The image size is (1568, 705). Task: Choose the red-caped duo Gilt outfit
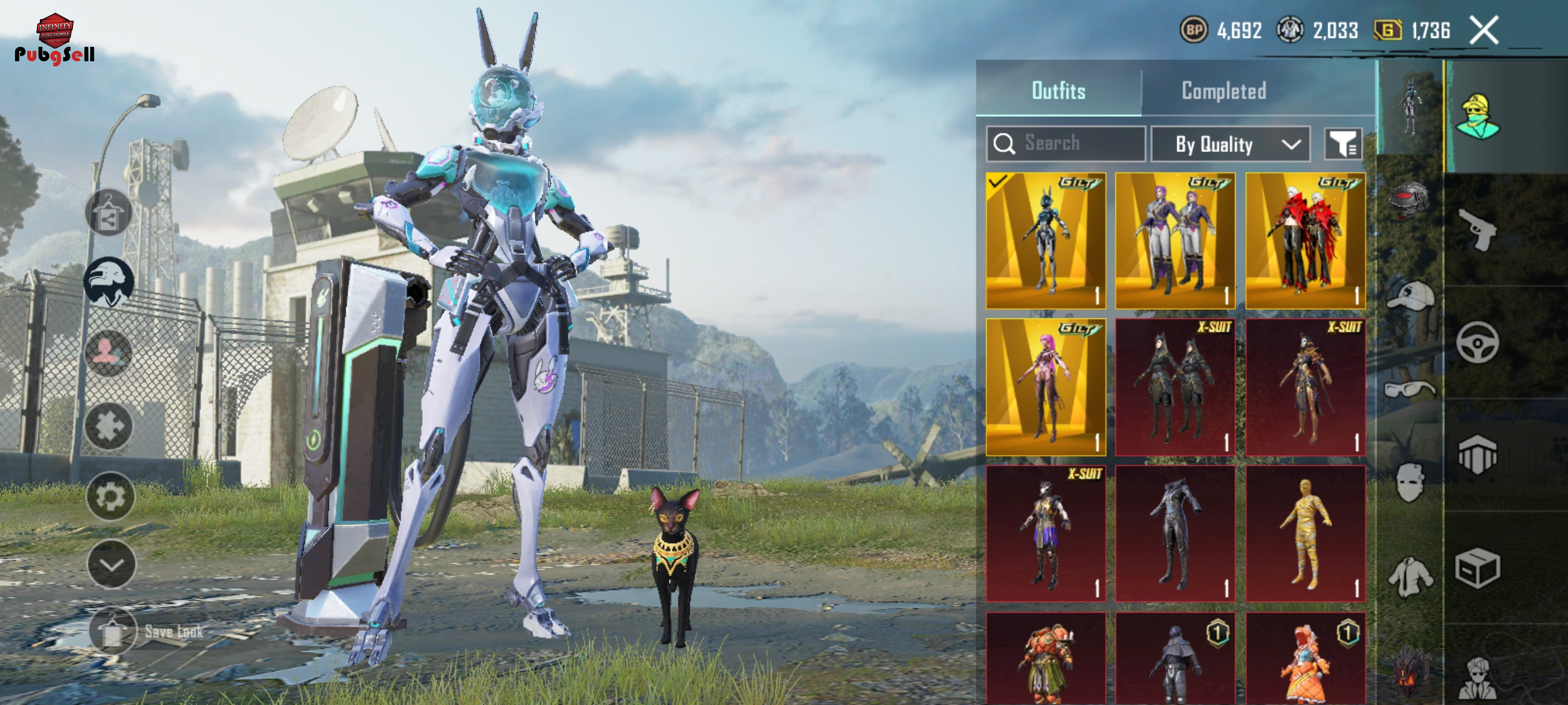(1305, 241)
